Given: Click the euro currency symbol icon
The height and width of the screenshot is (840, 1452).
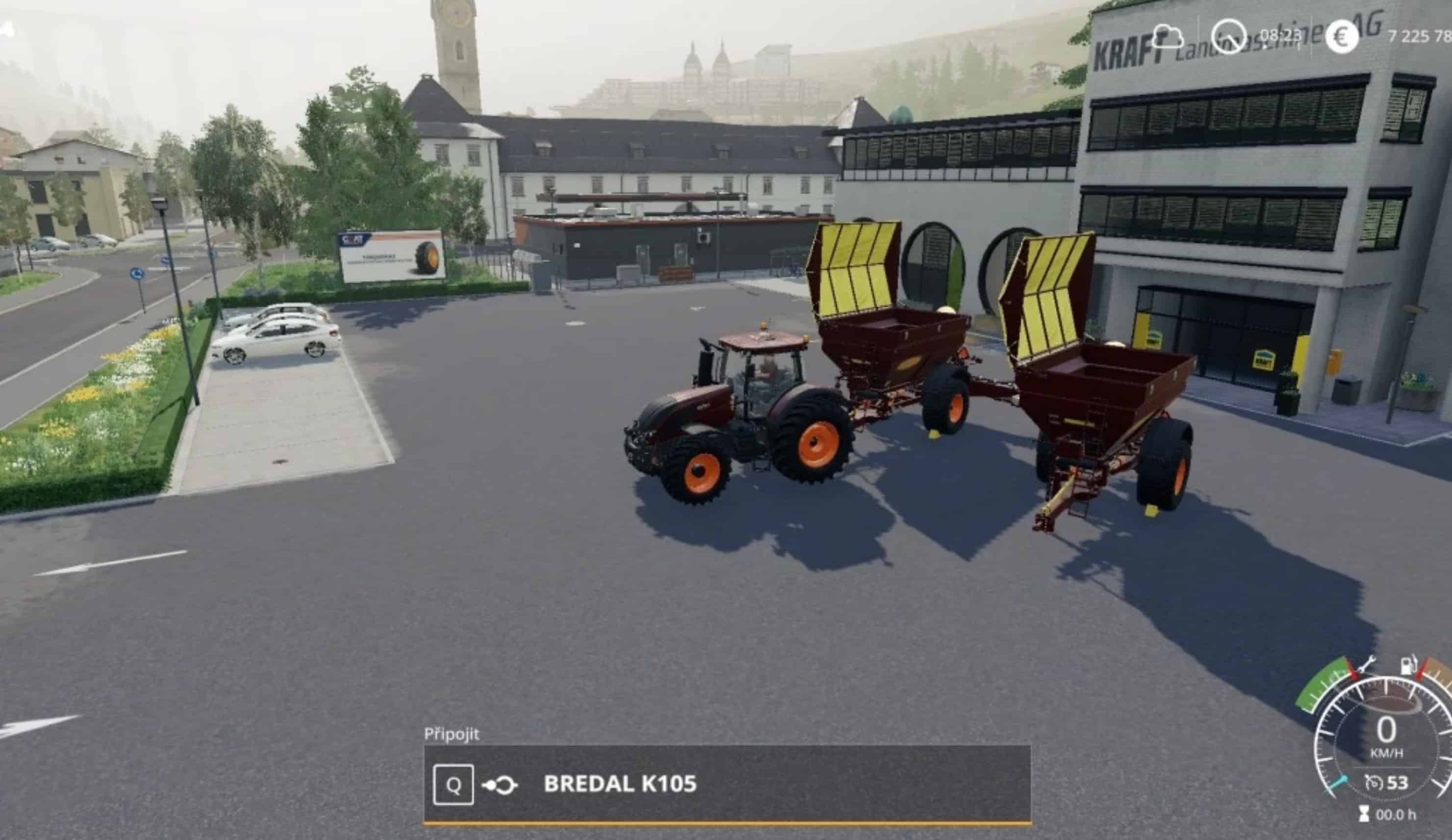Looking at the screenshot, I should [x=1341, y=36].
